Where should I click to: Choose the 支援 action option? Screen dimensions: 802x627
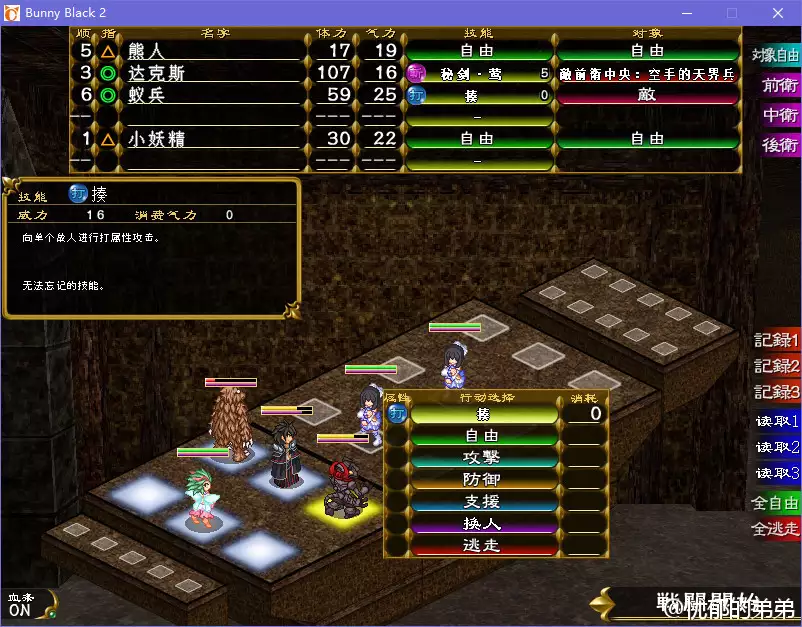(483, 502)
